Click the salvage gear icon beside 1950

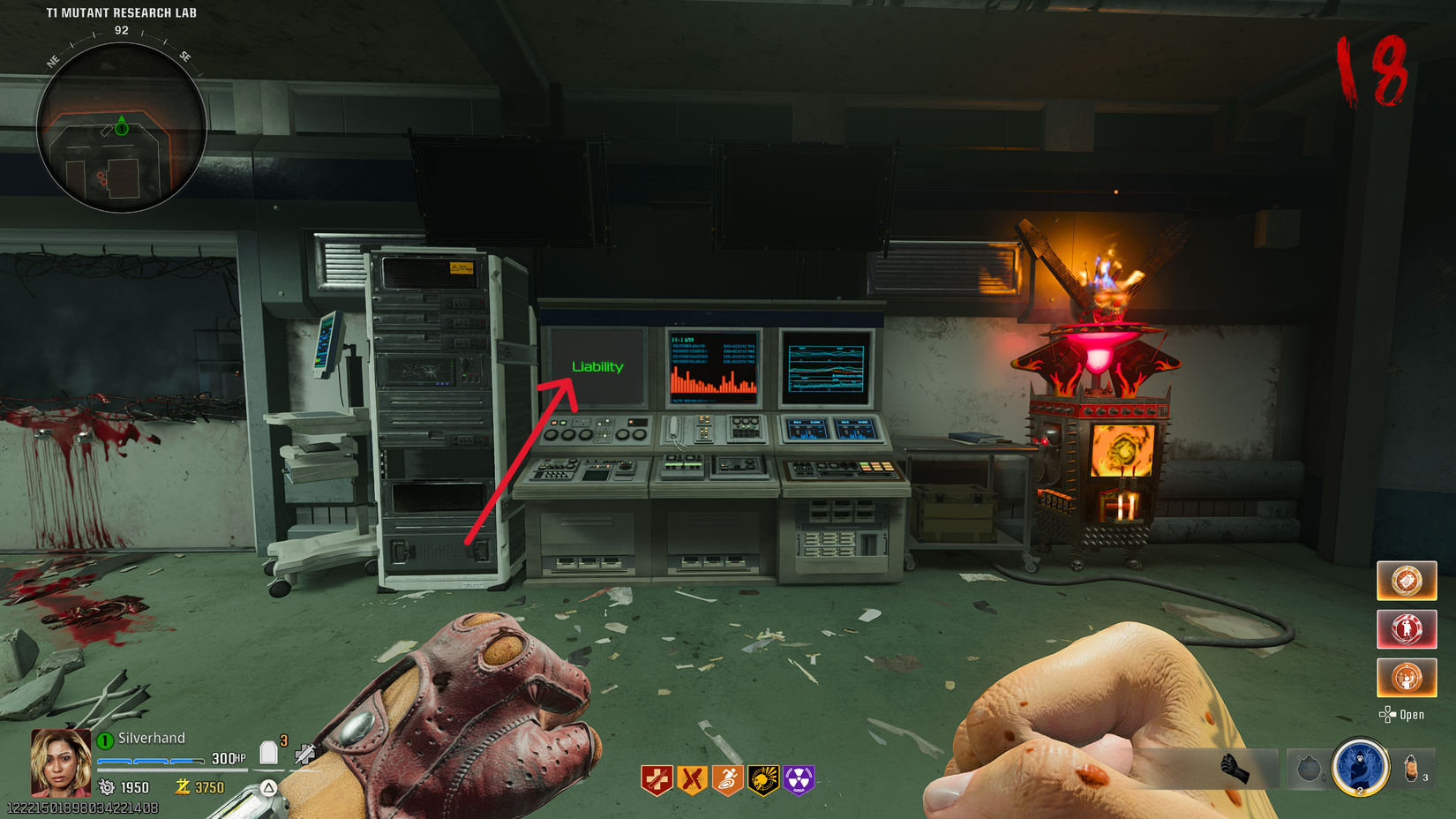coord(107,787)
